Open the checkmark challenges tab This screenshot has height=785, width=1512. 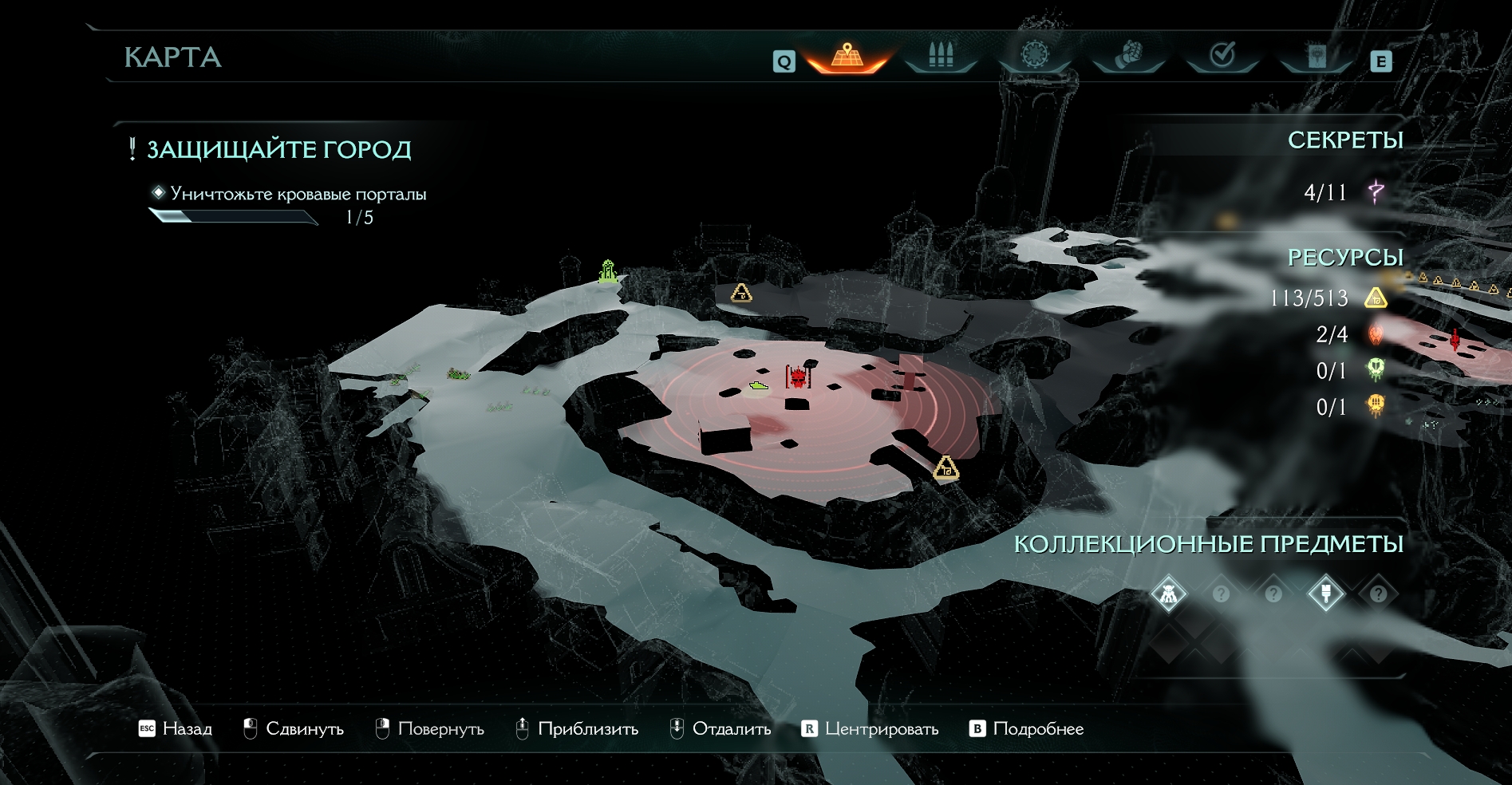1222,55
